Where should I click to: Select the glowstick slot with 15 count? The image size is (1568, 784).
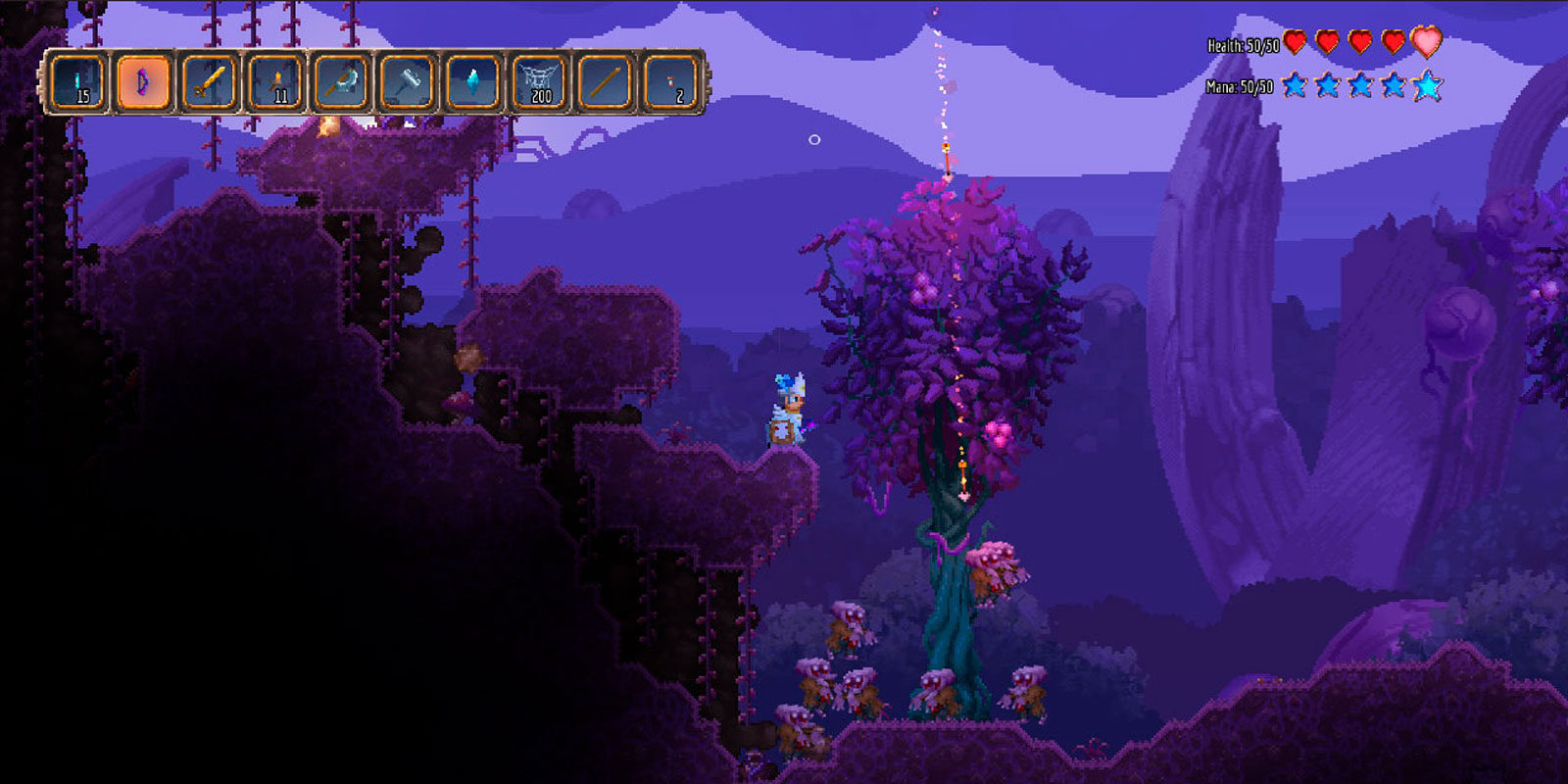coord(79,82)
